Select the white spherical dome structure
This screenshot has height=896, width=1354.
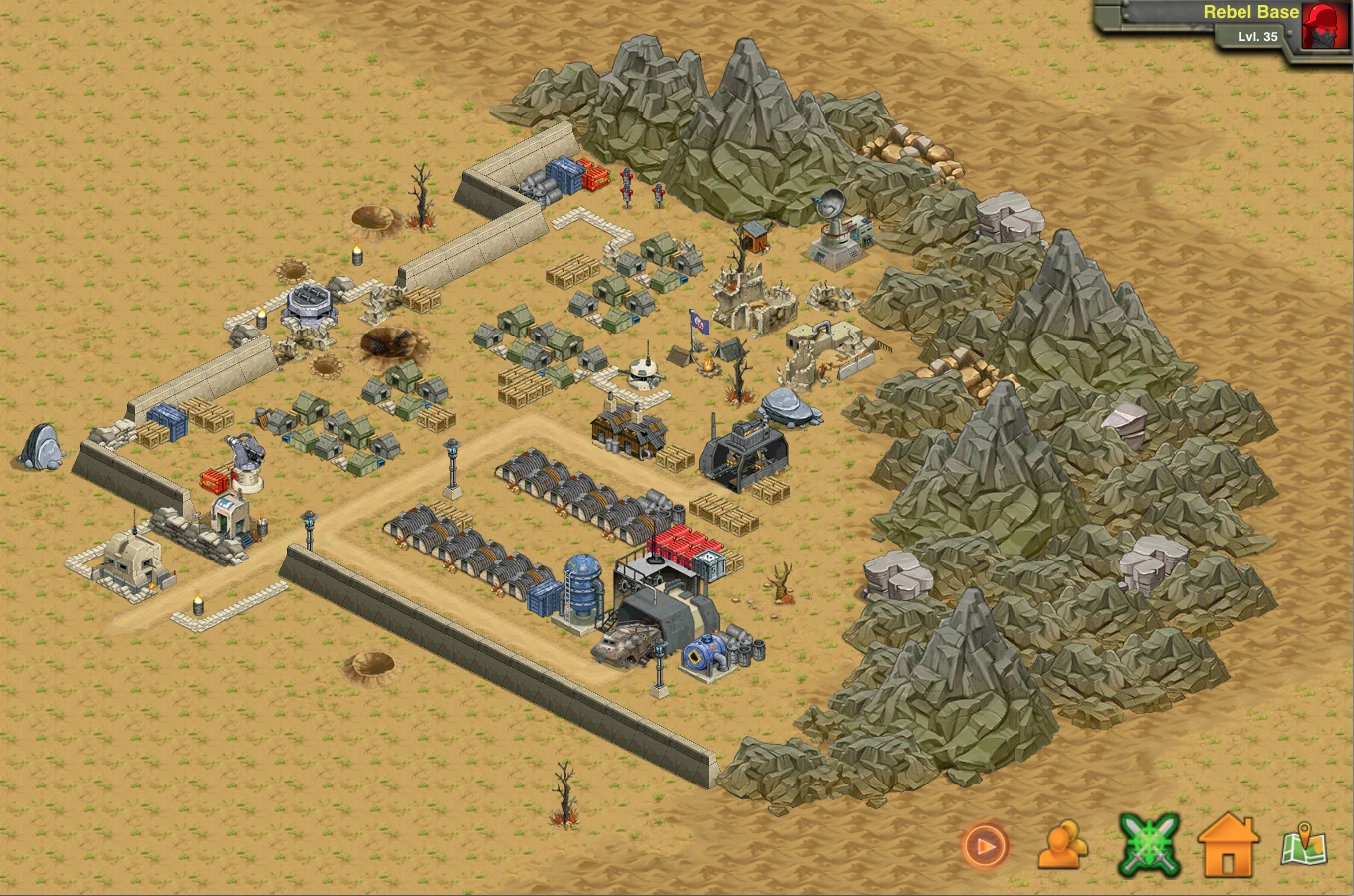[x=641, y=373]
